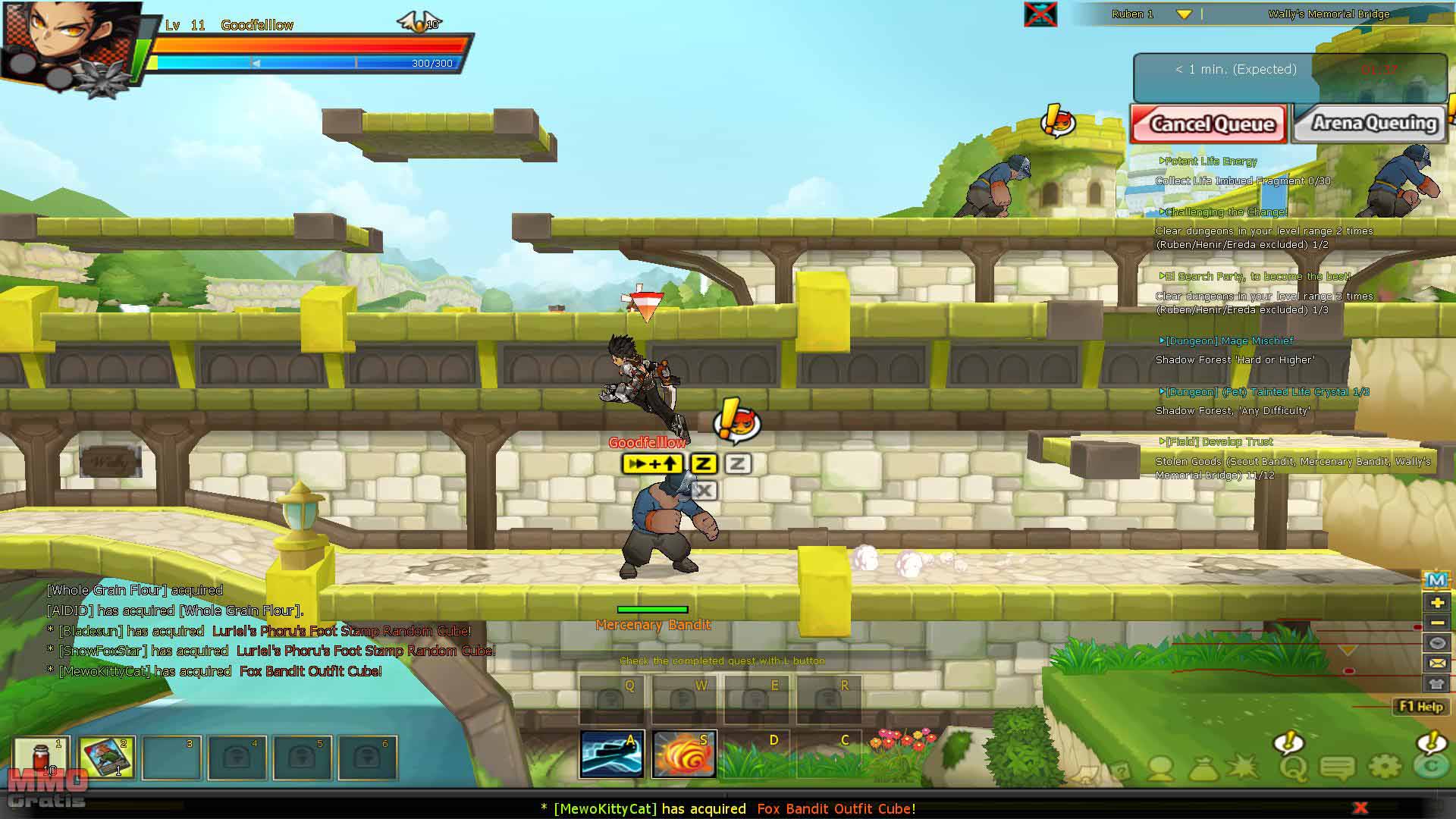
Task: Open the inventory bag icon
Action: [1203, 770]
